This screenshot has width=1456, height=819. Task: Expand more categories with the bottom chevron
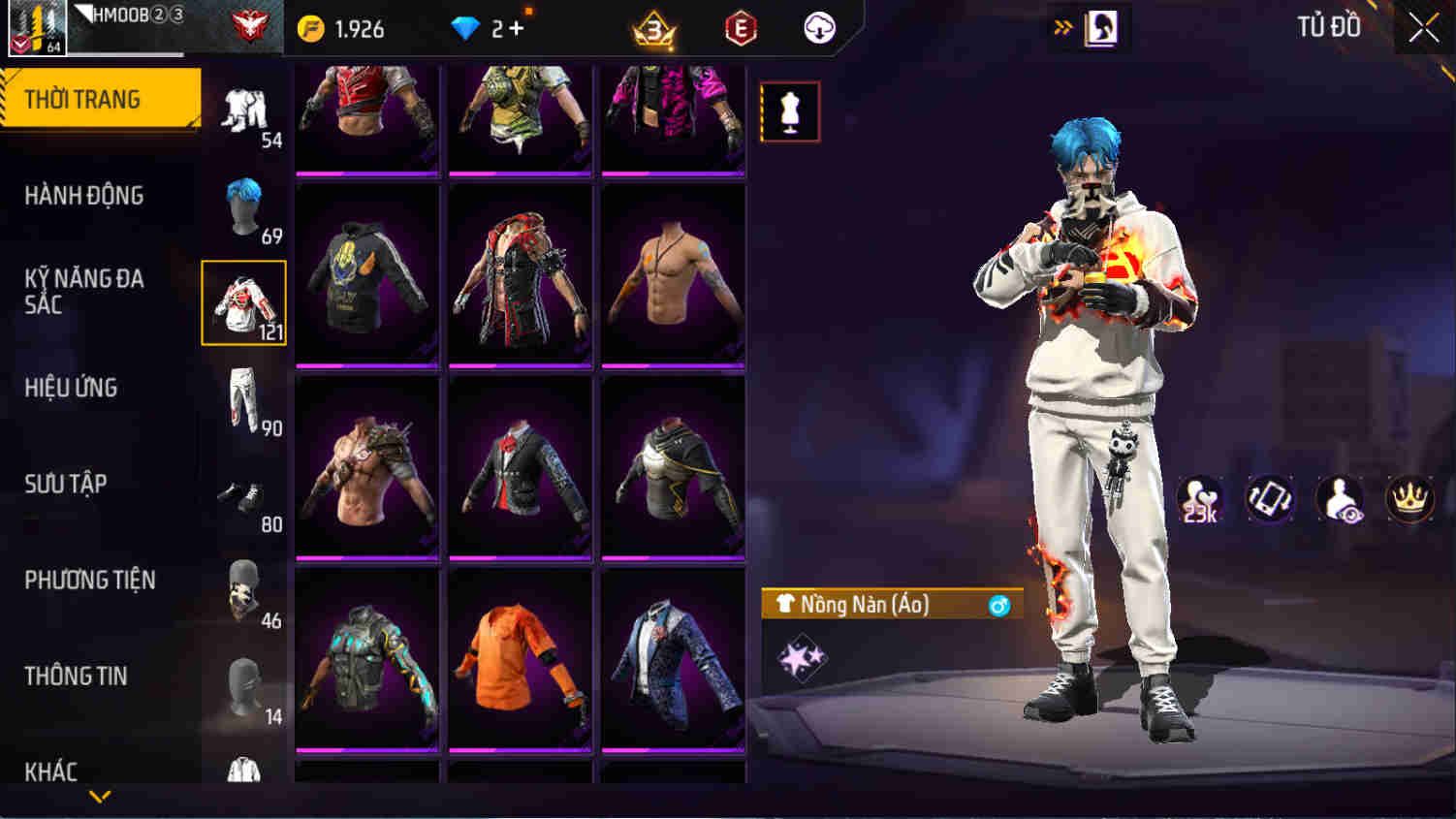click(x=97, y=797)
